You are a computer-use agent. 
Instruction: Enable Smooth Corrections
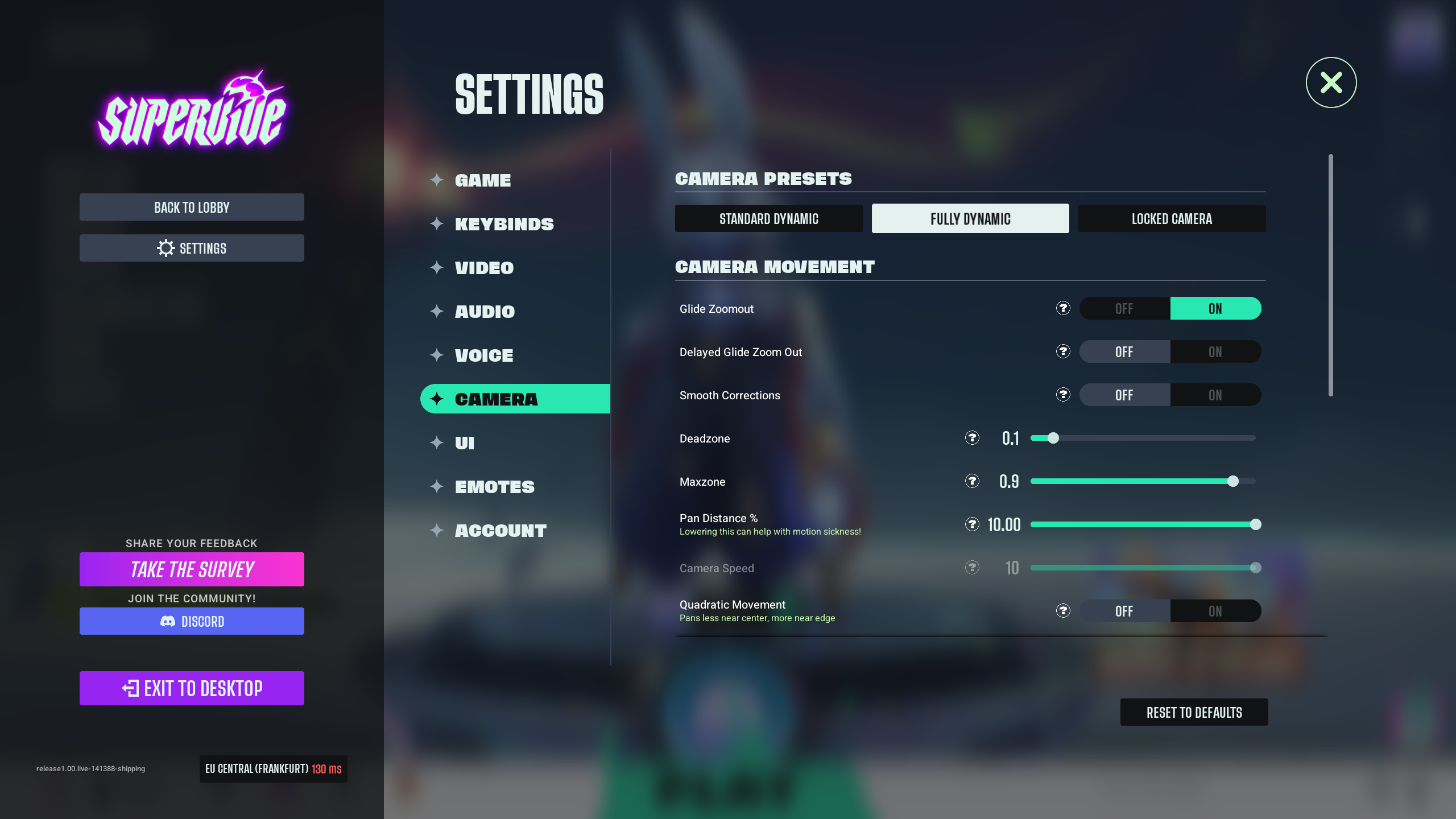tap(1215, 395)
